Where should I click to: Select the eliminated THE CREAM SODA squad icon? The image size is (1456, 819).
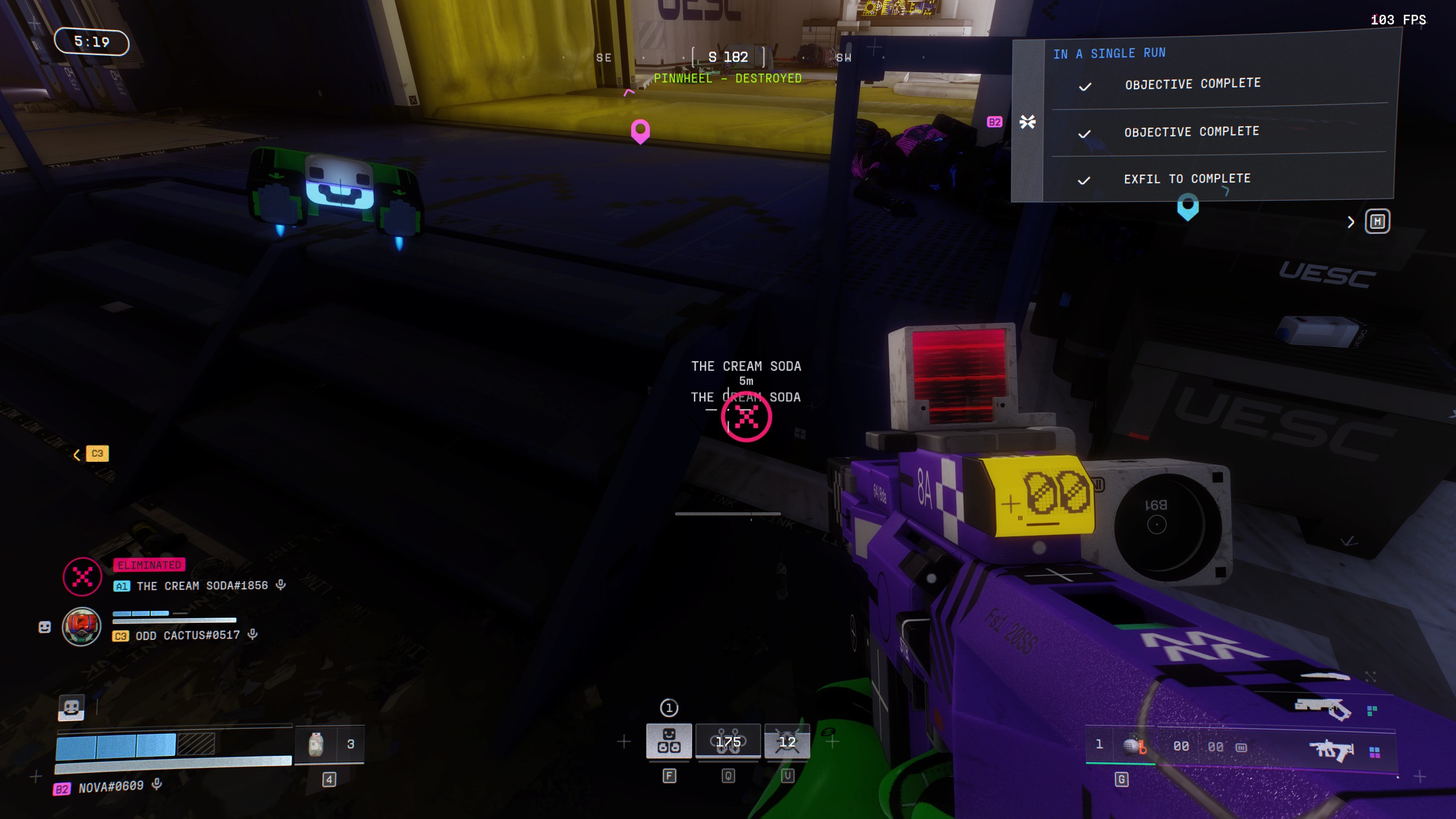point(82,577)
